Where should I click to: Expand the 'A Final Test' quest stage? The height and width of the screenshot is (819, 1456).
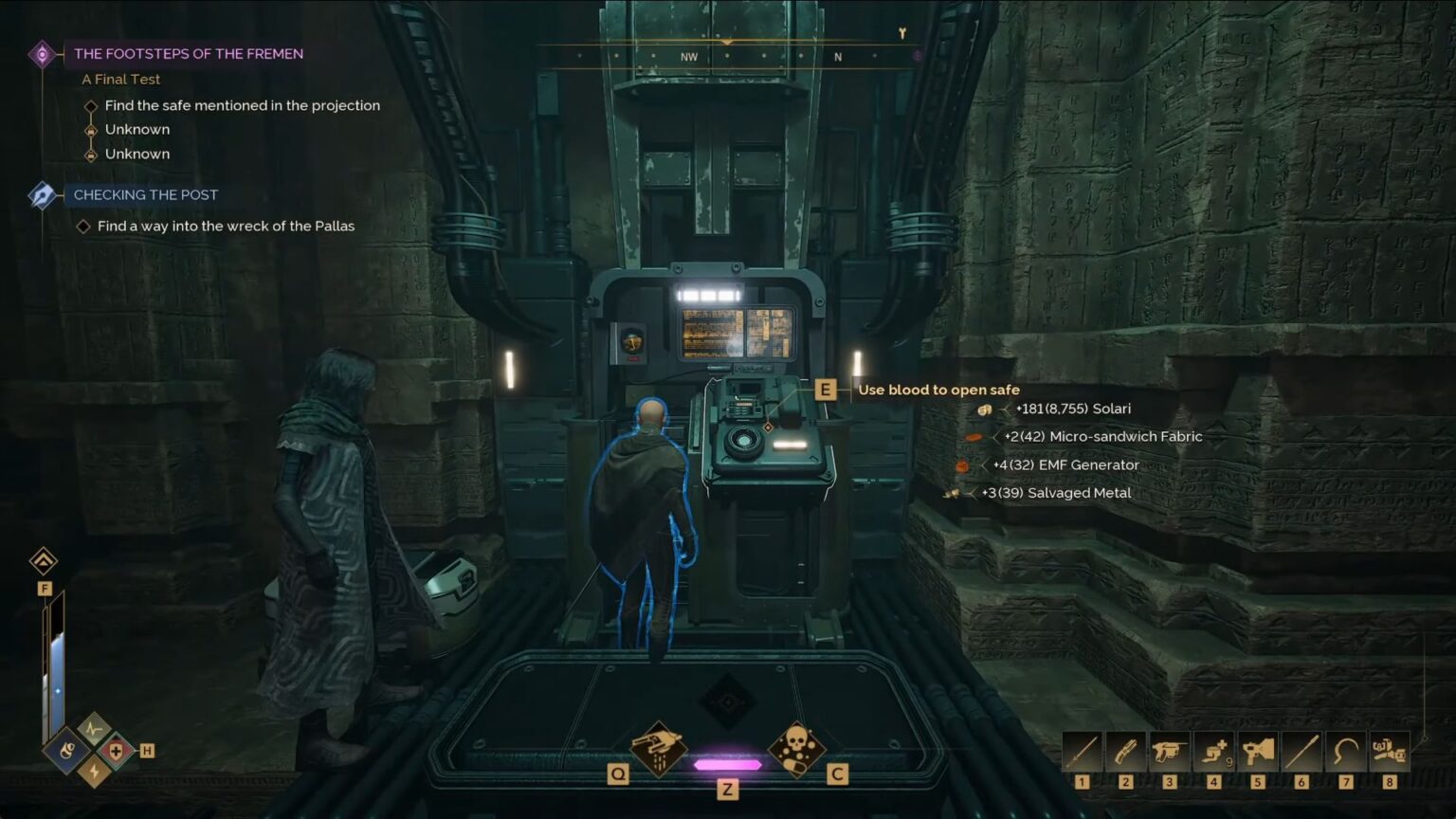click(119, 79)
